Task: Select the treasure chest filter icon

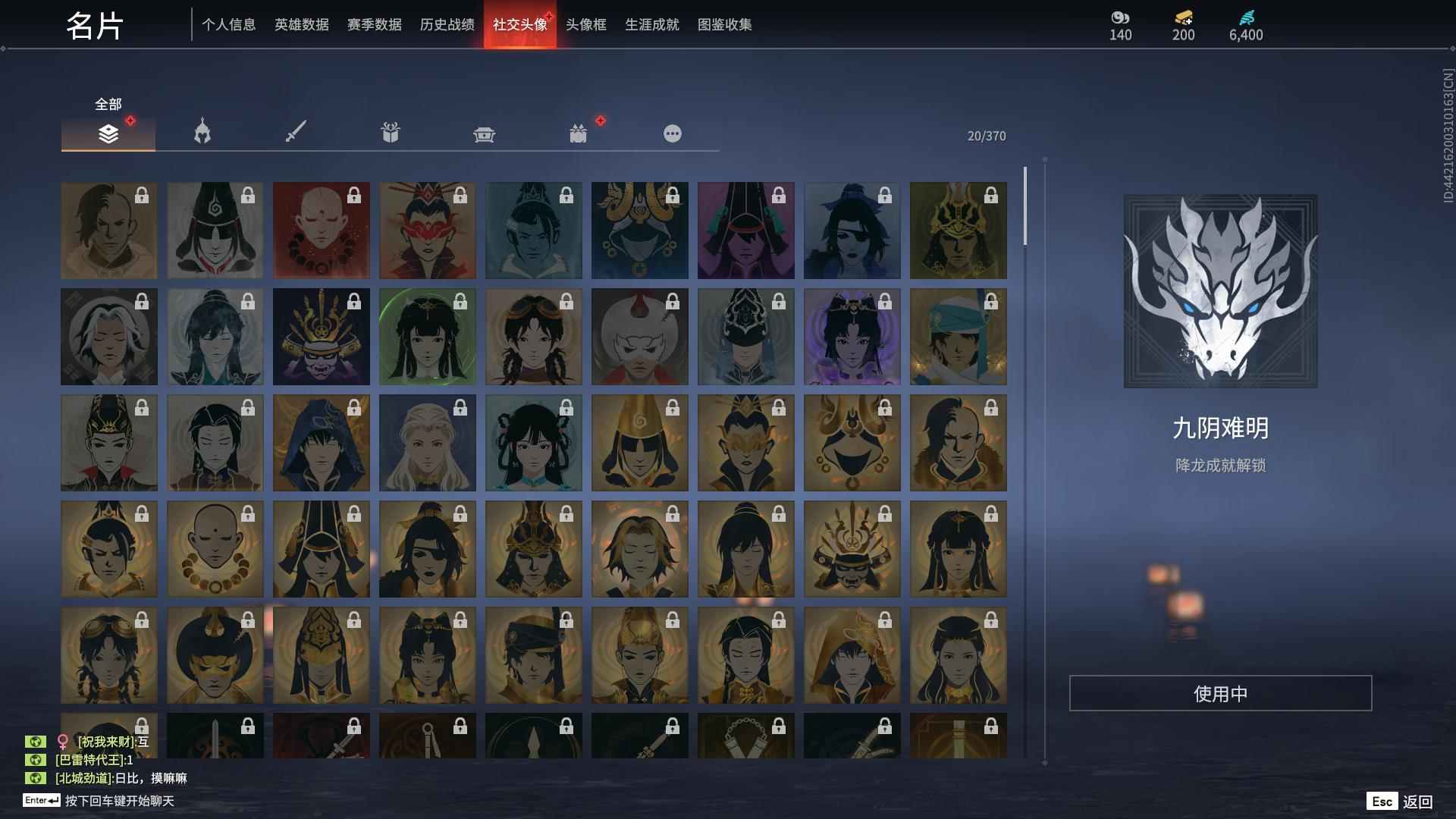Action: tap(484, 133)
